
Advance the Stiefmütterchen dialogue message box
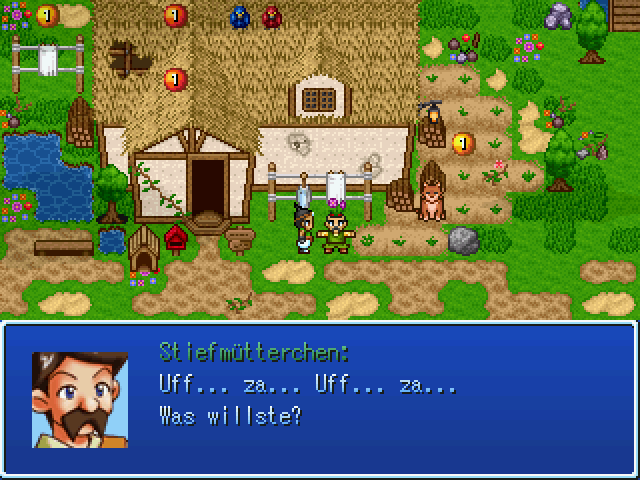pyautogui.click(x=320, y=398)
